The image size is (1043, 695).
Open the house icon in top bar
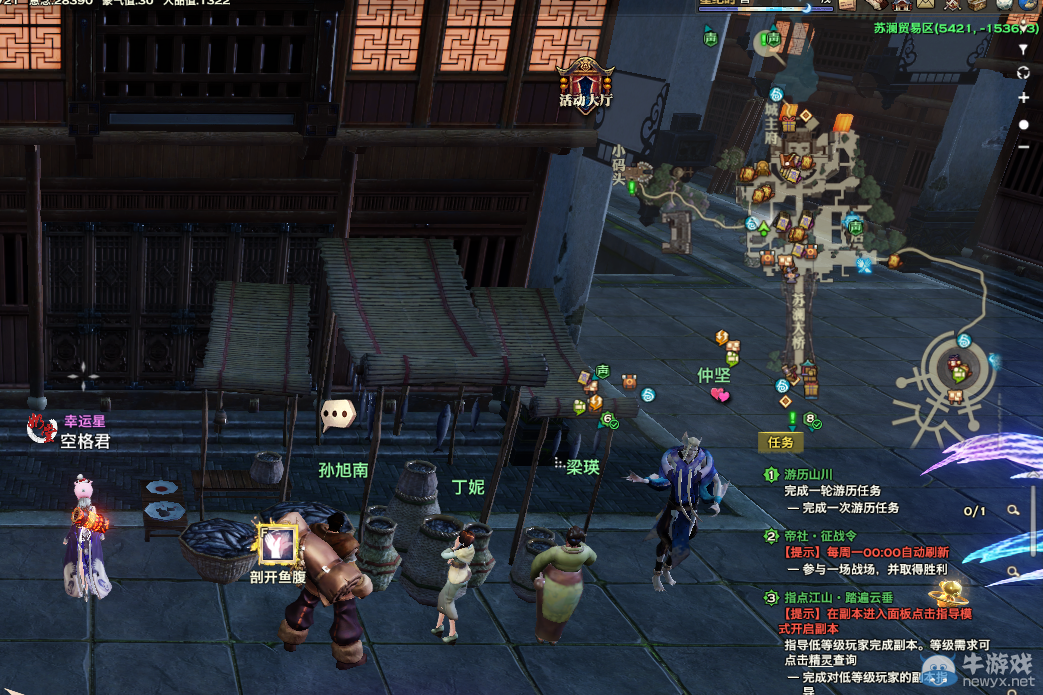click(x=900, y=6)
